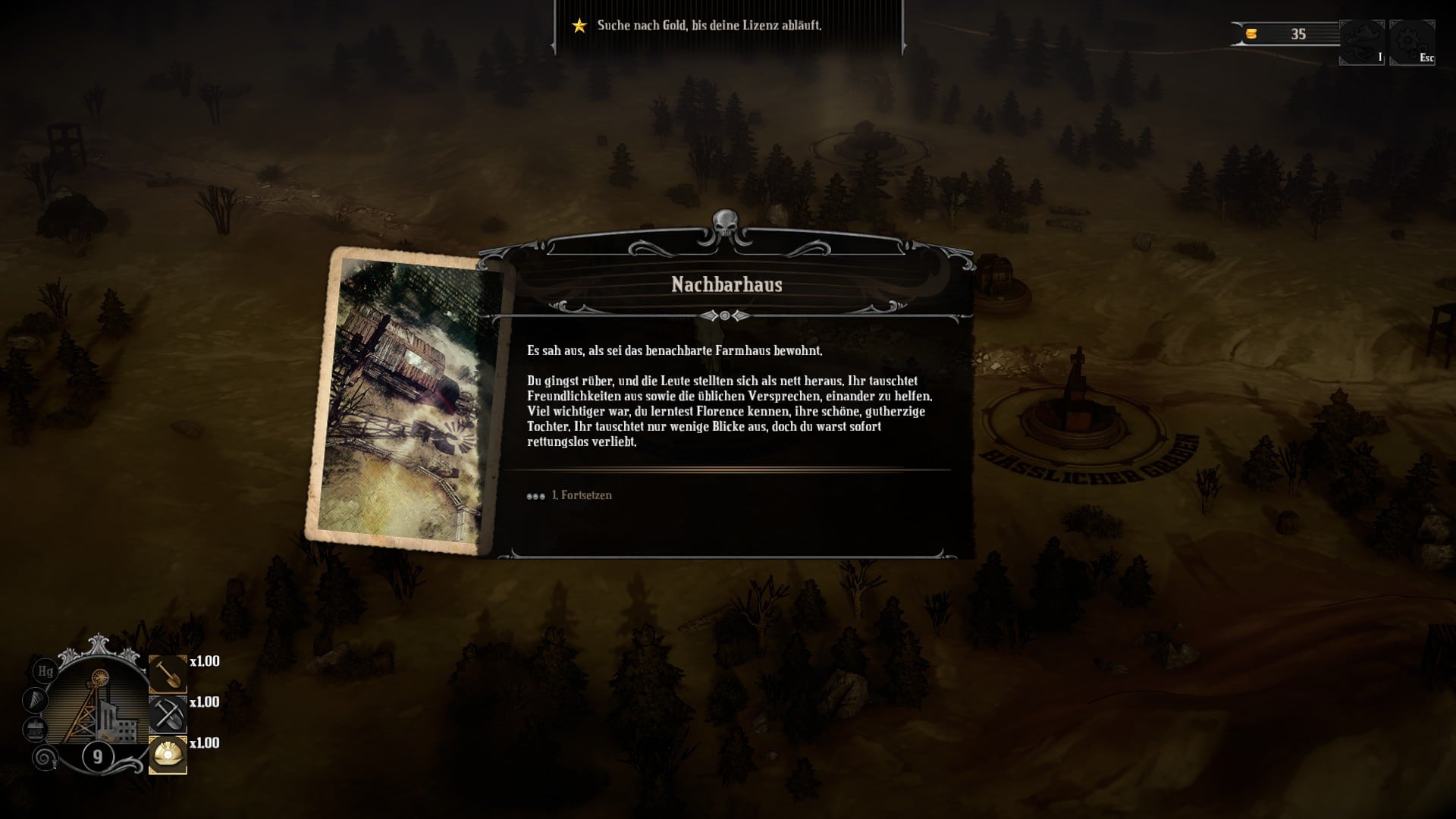This screenshot has height=819, width=1456.
Task: Select the golden shovel tool slot
Action: (x=168, y=673)
